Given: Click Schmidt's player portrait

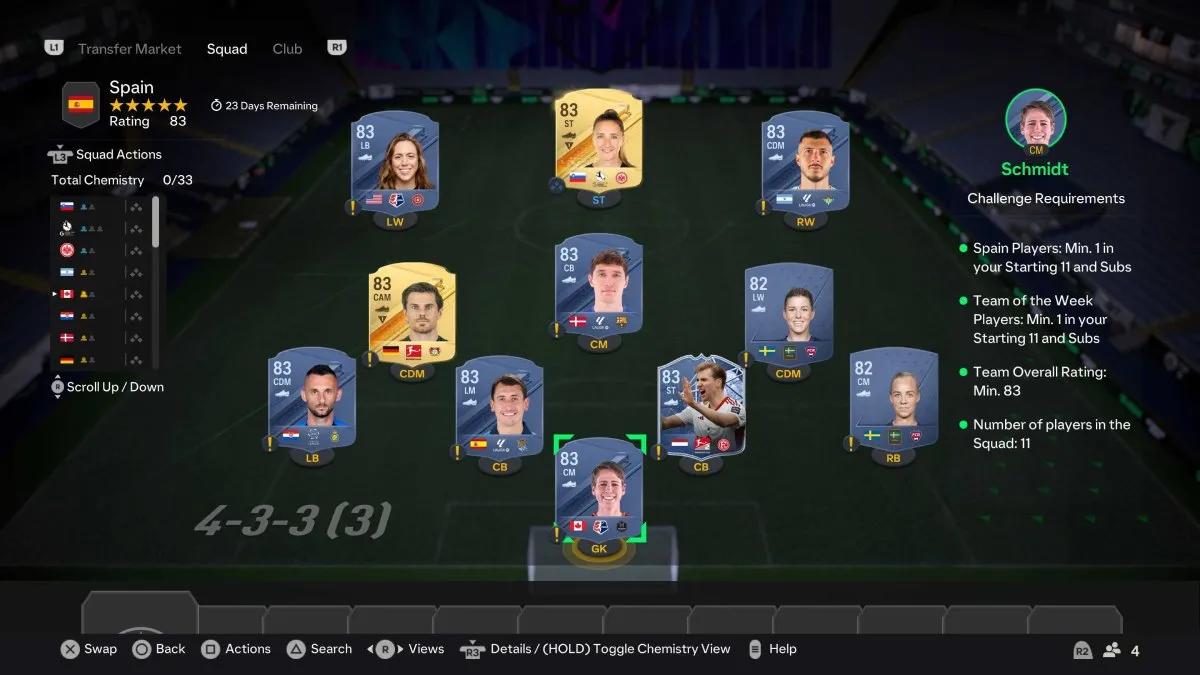Looking at the screenshot, I should click(1035, 119).
